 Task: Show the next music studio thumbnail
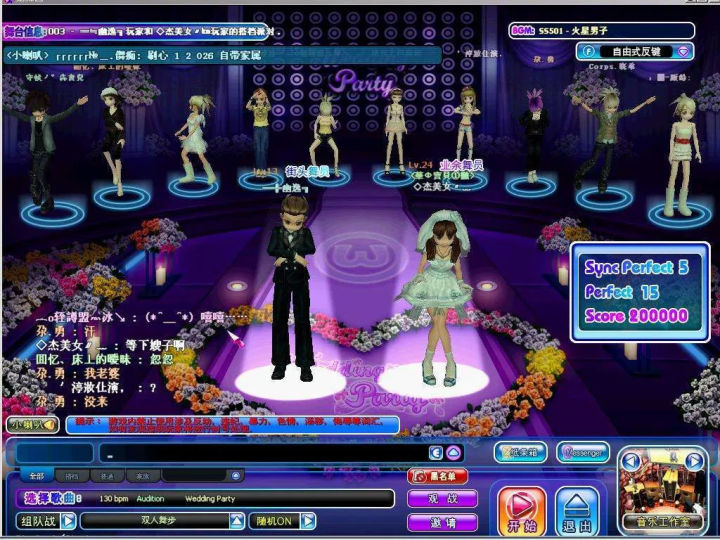[693, 461]
